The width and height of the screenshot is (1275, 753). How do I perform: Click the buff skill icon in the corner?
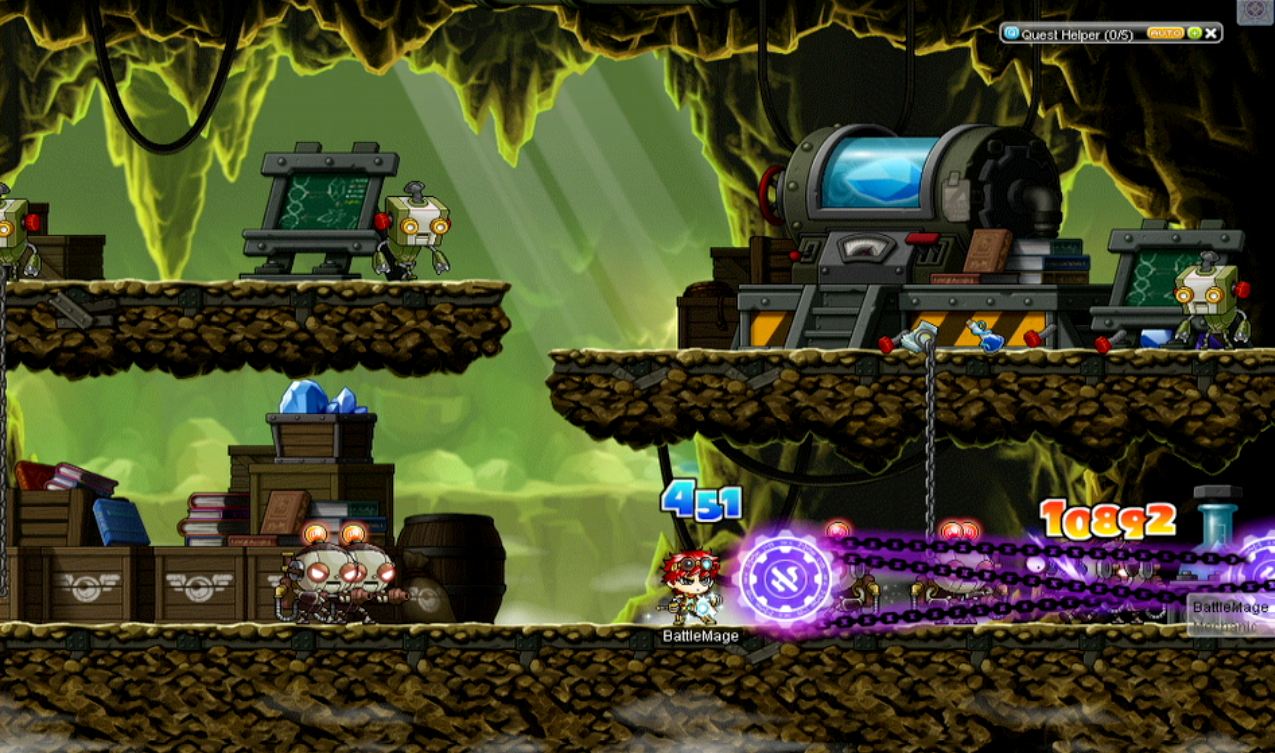pyautogui.click(x=1255, y=11)
